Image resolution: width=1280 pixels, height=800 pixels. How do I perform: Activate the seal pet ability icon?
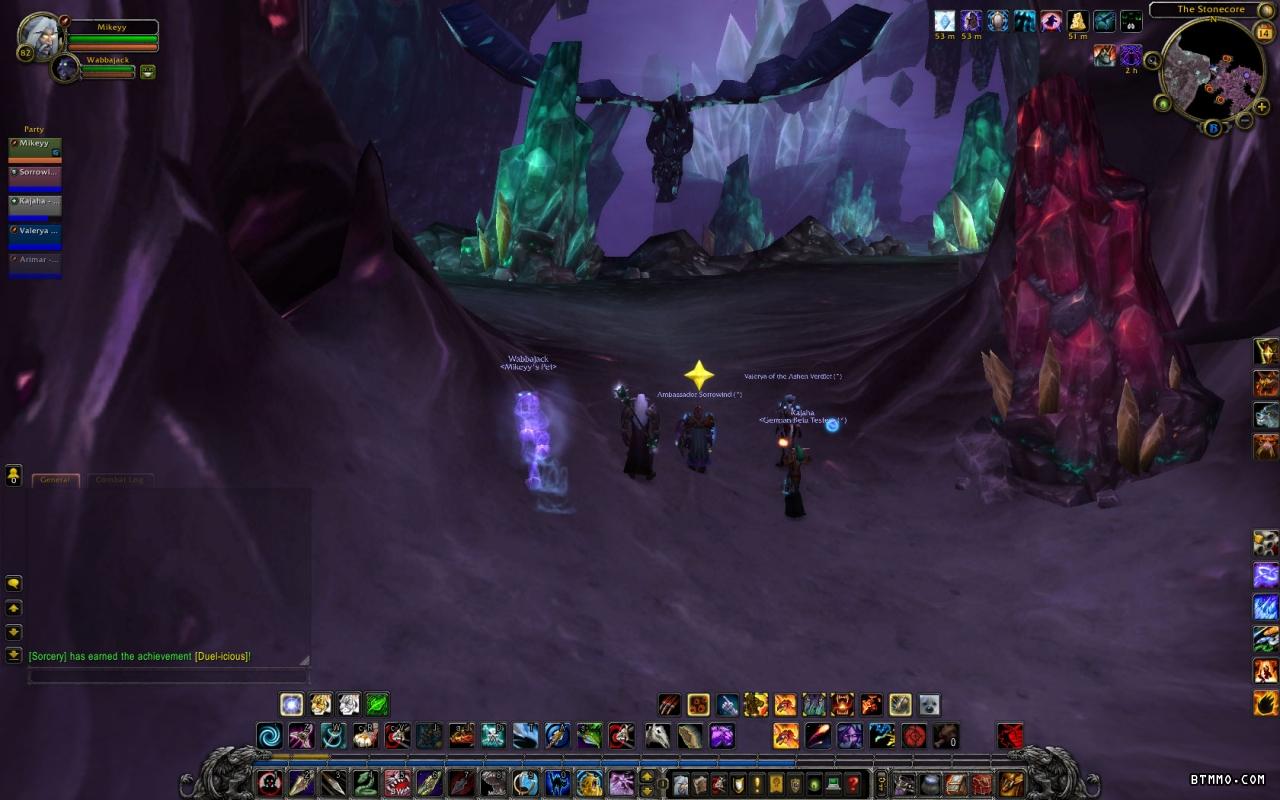coord(929,704)
